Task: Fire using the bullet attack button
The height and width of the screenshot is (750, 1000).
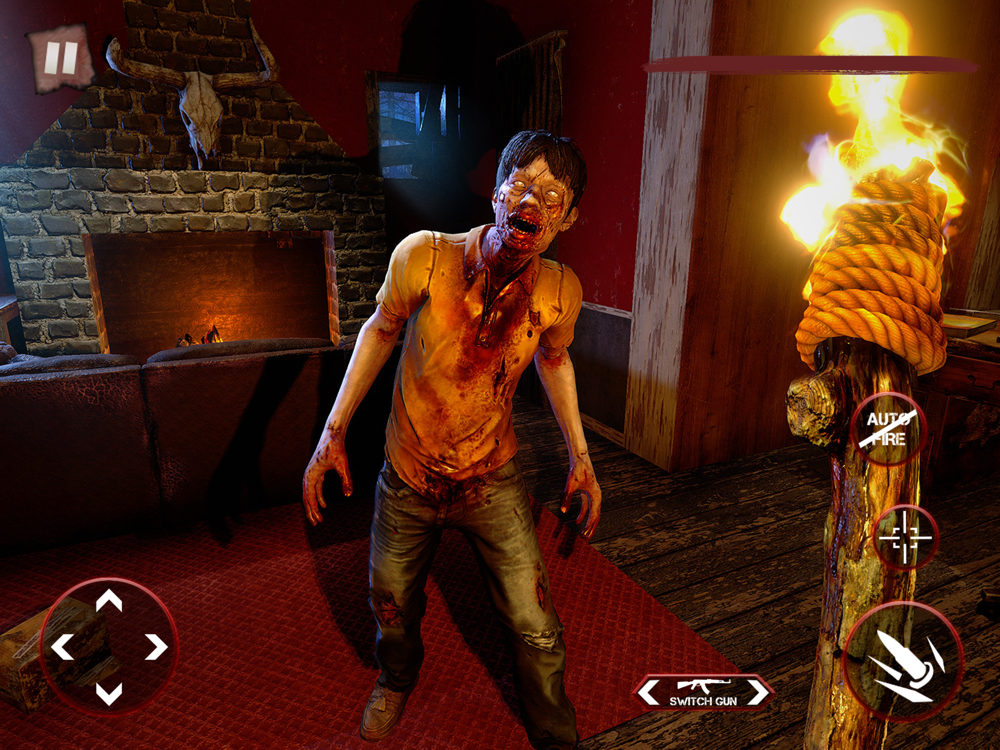Action: point(903,662)
